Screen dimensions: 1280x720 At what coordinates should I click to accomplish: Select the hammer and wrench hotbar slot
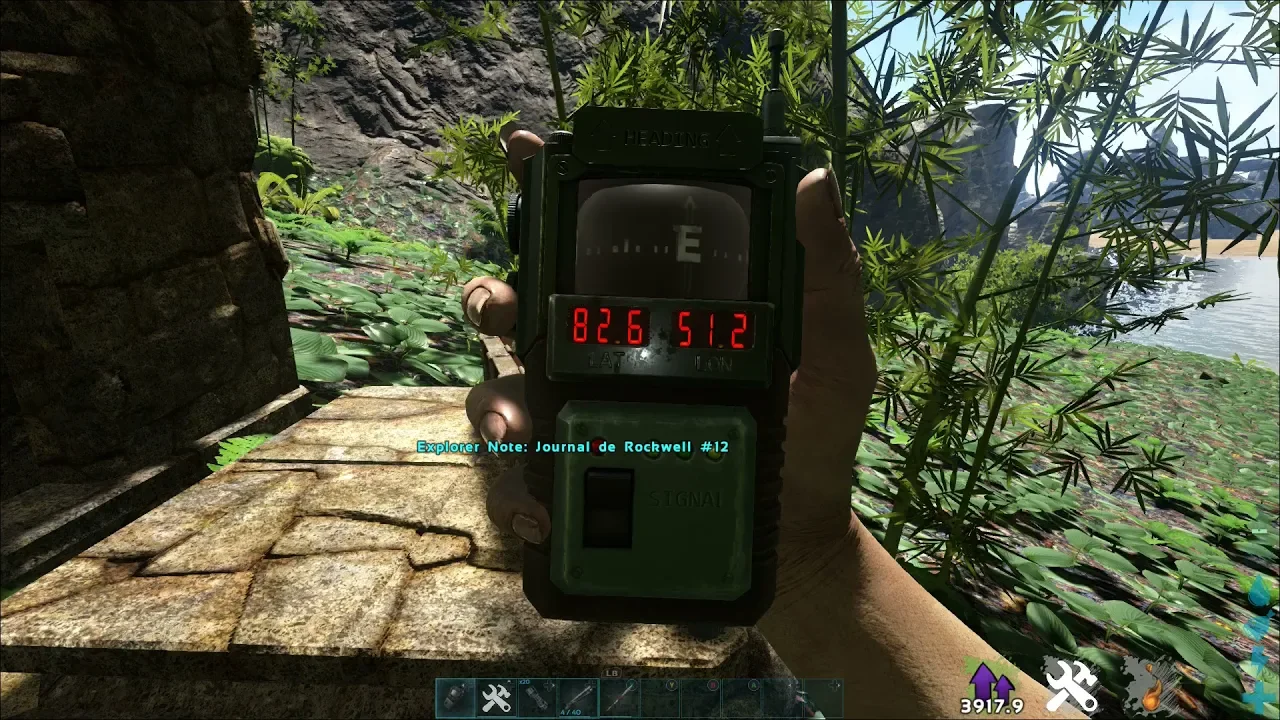pos(496,697)
